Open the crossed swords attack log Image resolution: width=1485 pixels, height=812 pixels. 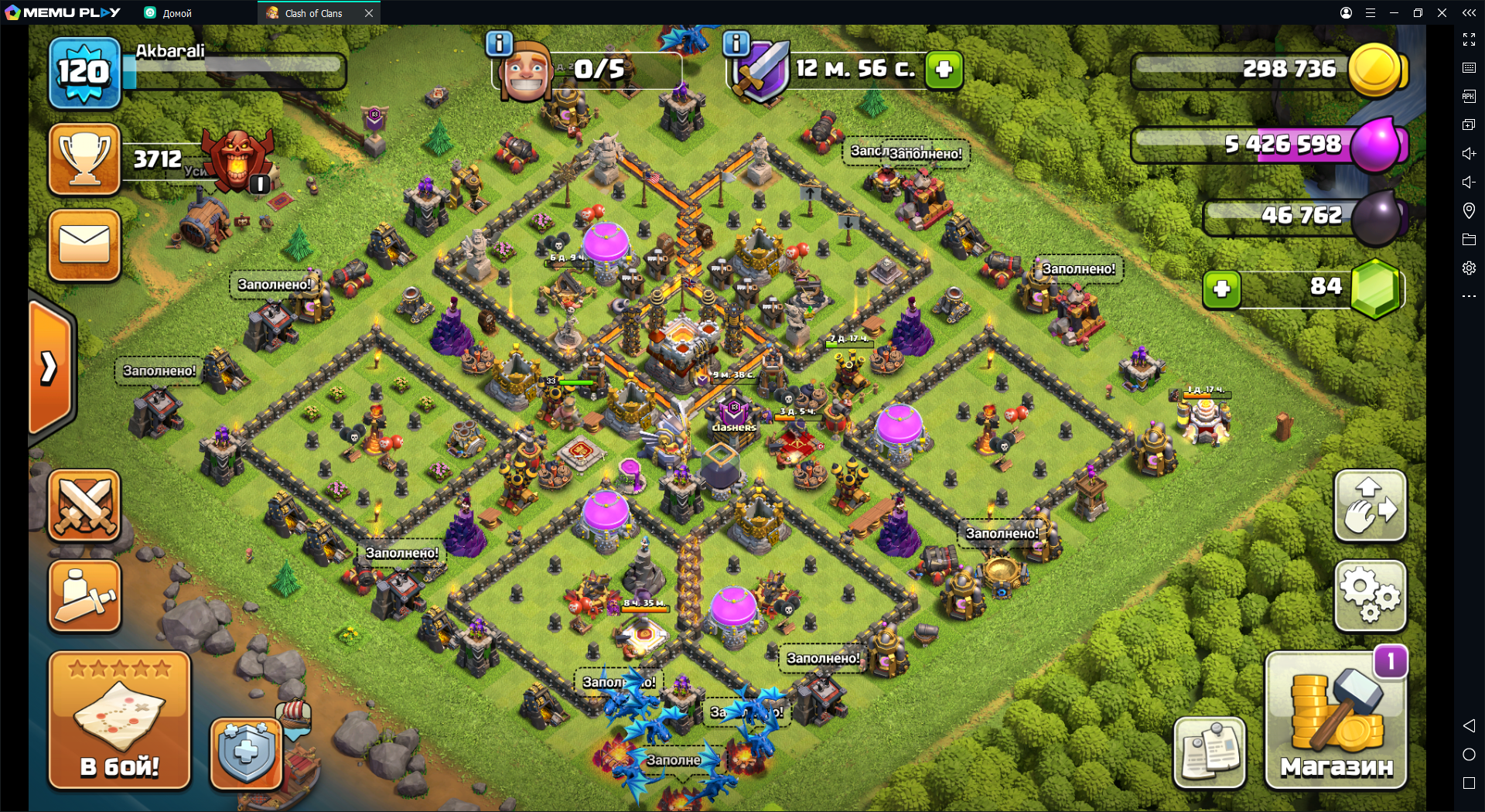[x=84, y=506]
